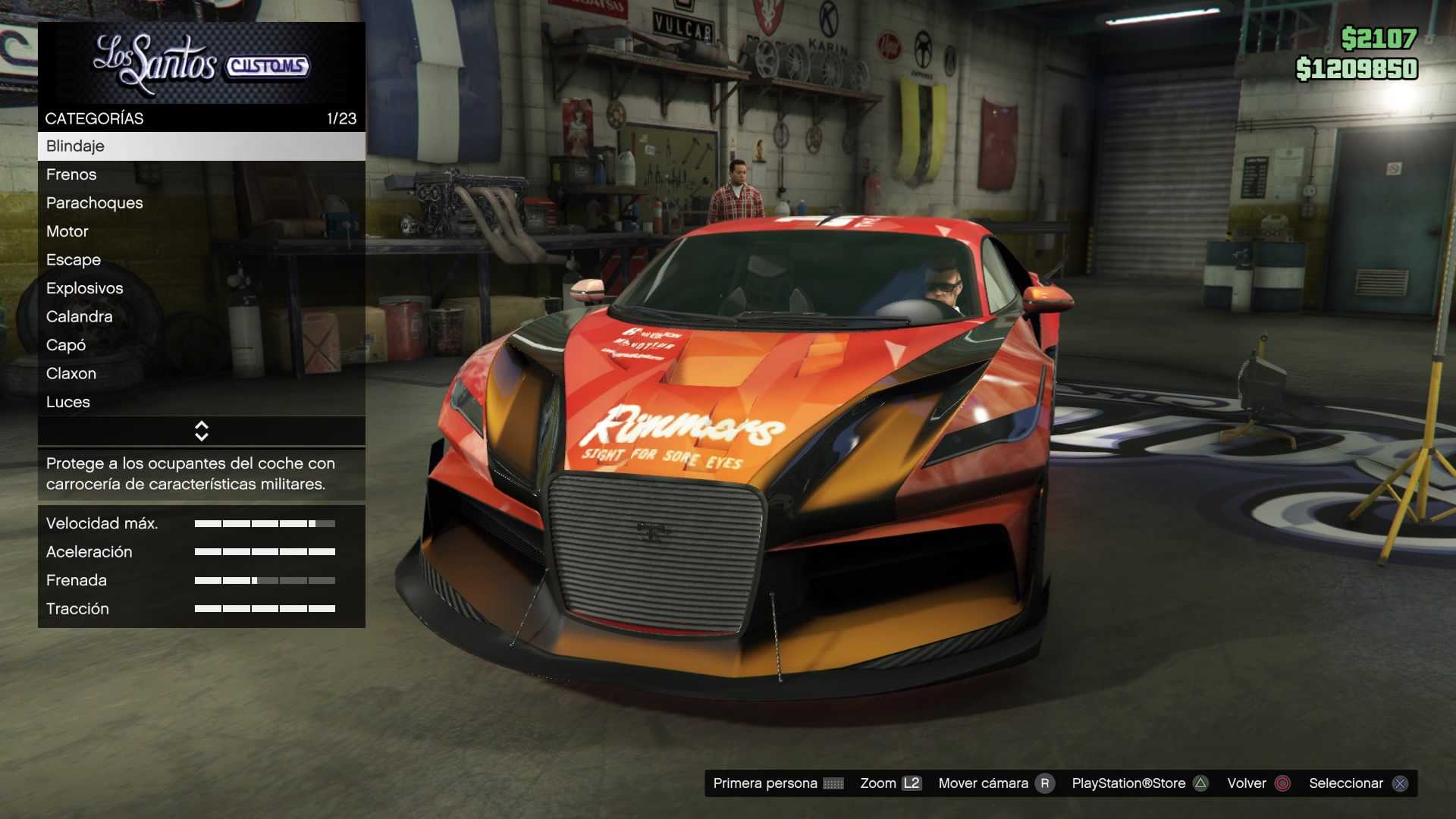Viewport: 1456px width, 819px height.
Task: Click the category list scroll arrows
Action: (x=202, y=431)
